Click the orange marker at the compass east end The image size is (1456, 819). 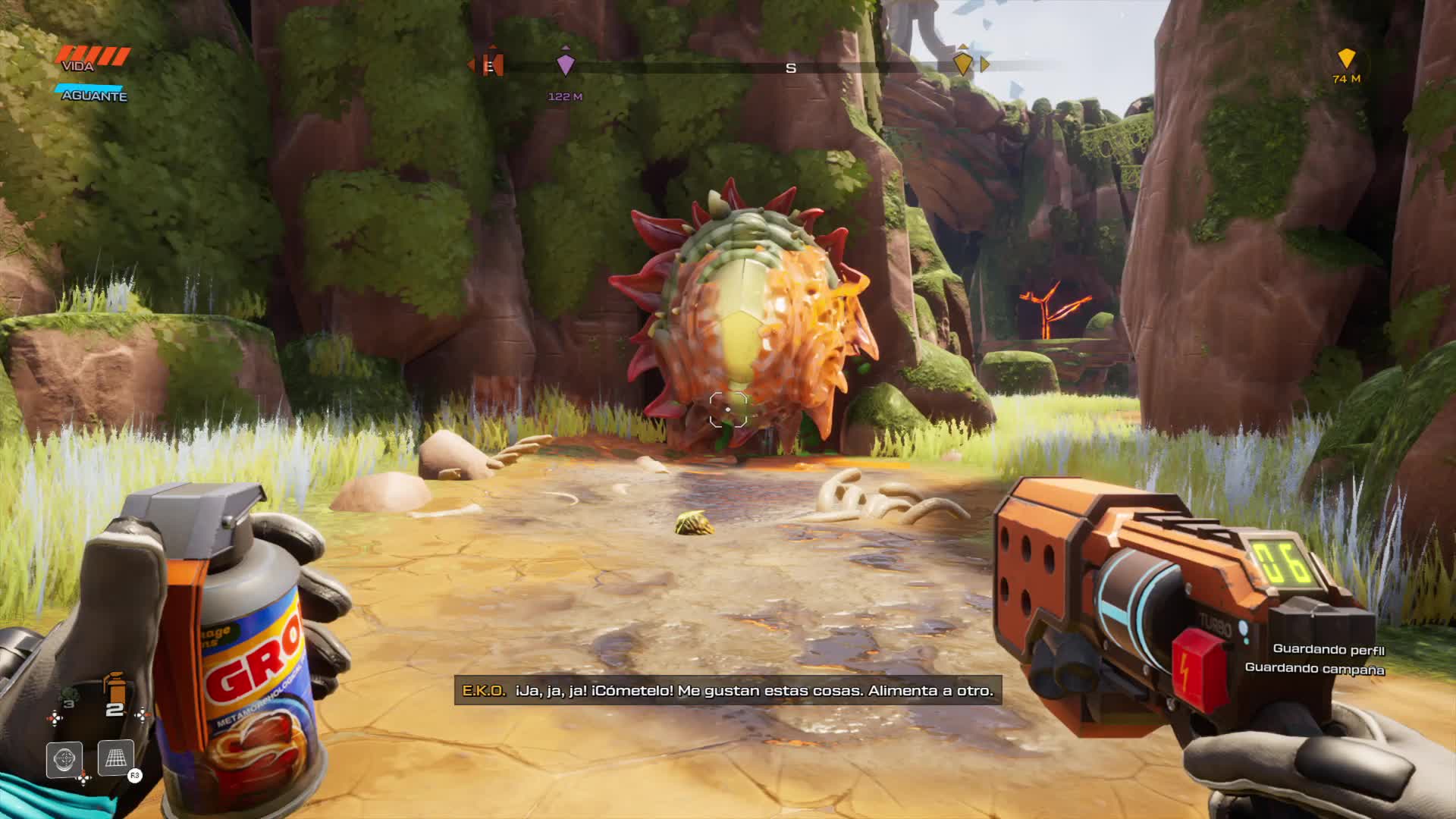(x=491, y=64)
